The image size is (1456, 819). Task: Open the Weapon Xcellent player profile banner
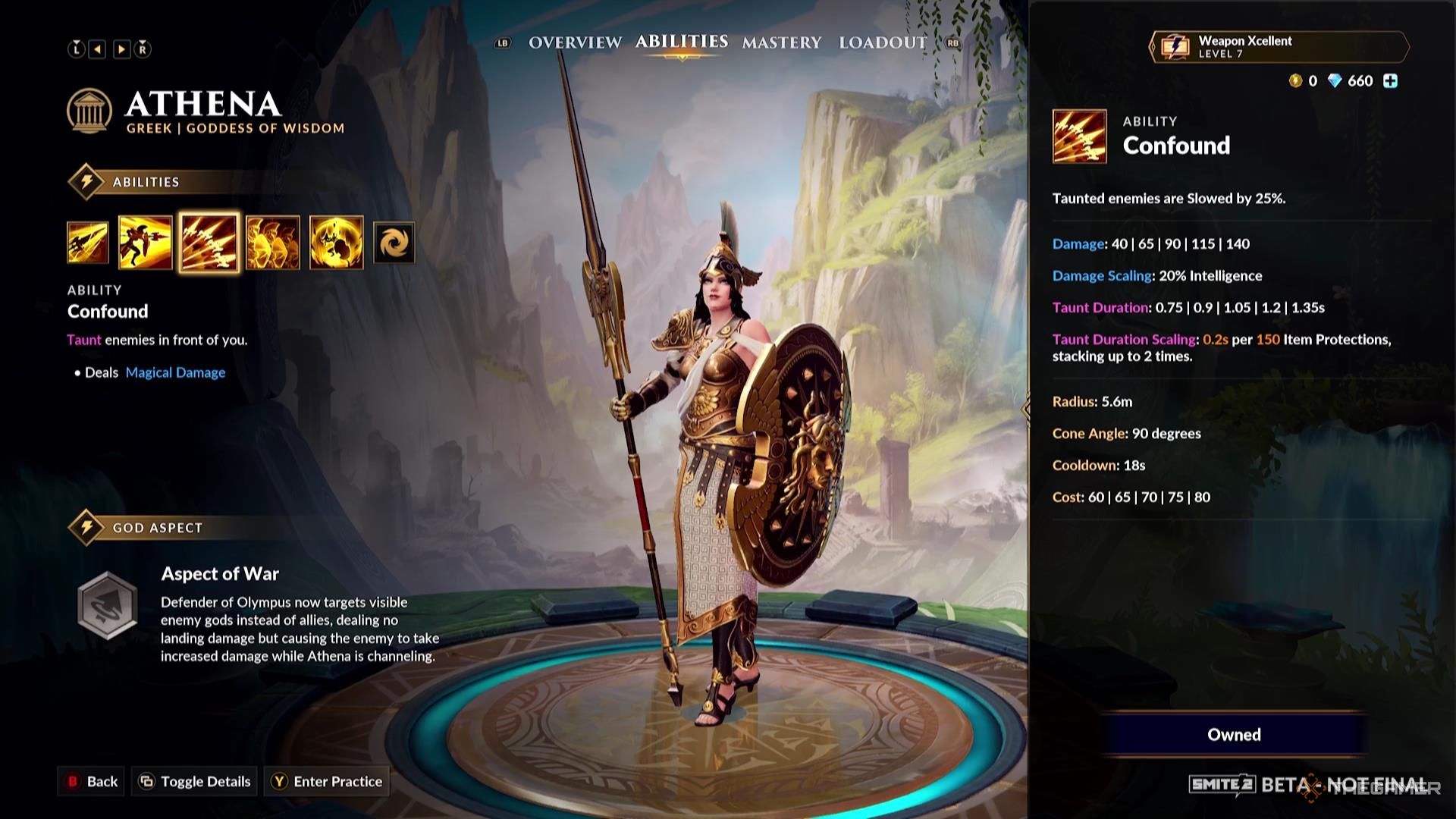(x=1279, y=47)
